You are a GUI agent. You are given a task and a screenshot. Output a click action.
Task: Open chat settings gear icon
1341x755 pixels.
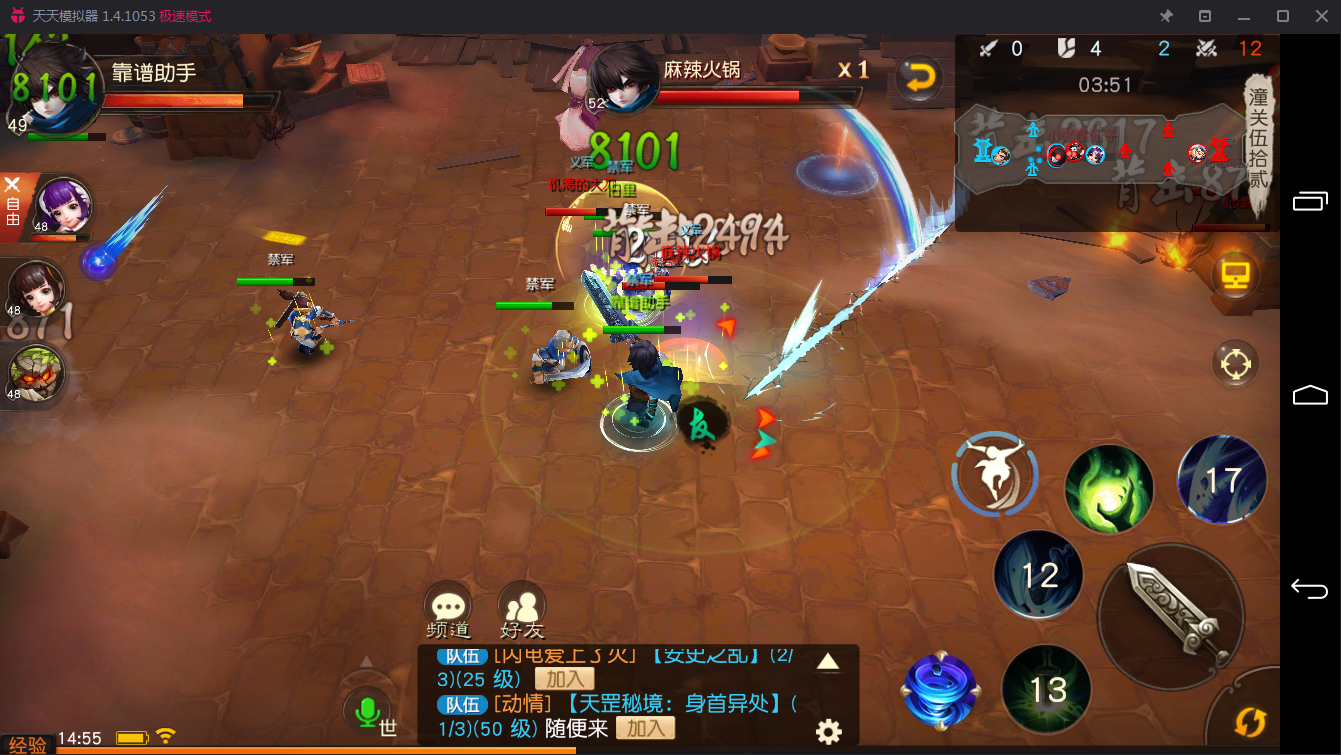point(828,731)
